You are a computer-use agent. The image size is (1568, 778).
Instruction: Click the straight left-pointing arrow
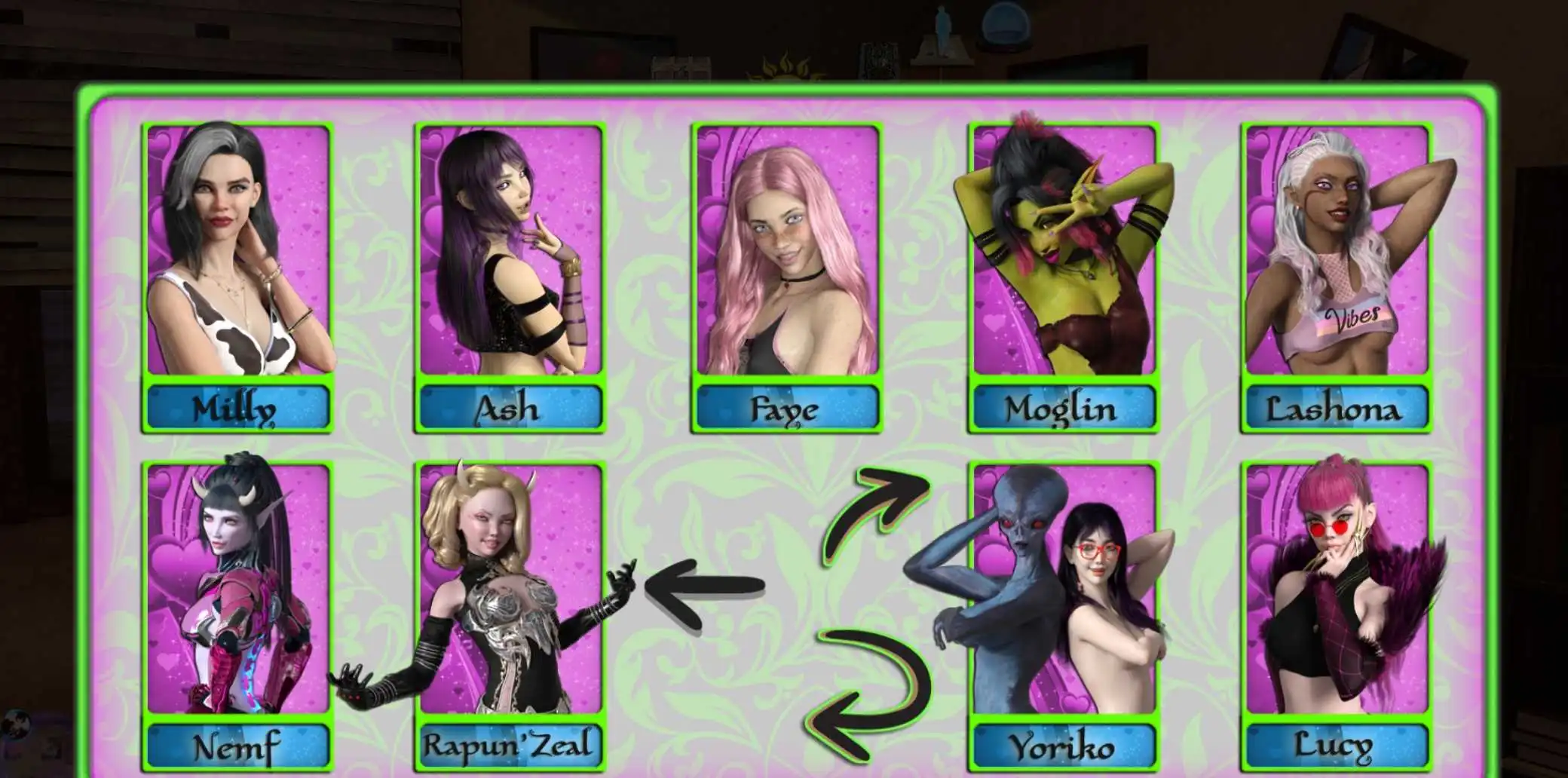tap(705, 587)
